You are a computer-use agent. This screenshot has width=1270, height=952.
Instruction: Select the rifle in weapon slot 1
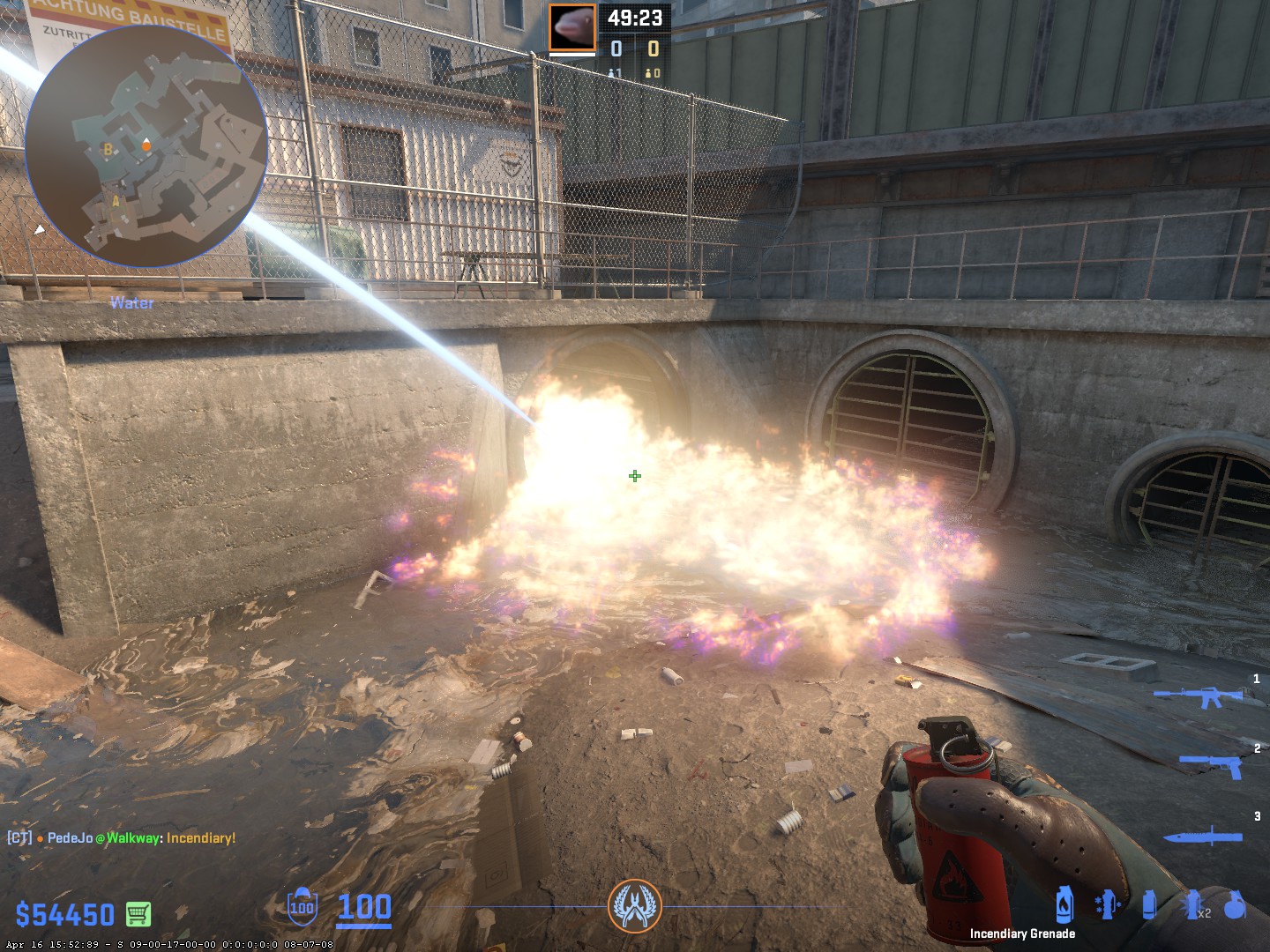tap(1199, 696)
